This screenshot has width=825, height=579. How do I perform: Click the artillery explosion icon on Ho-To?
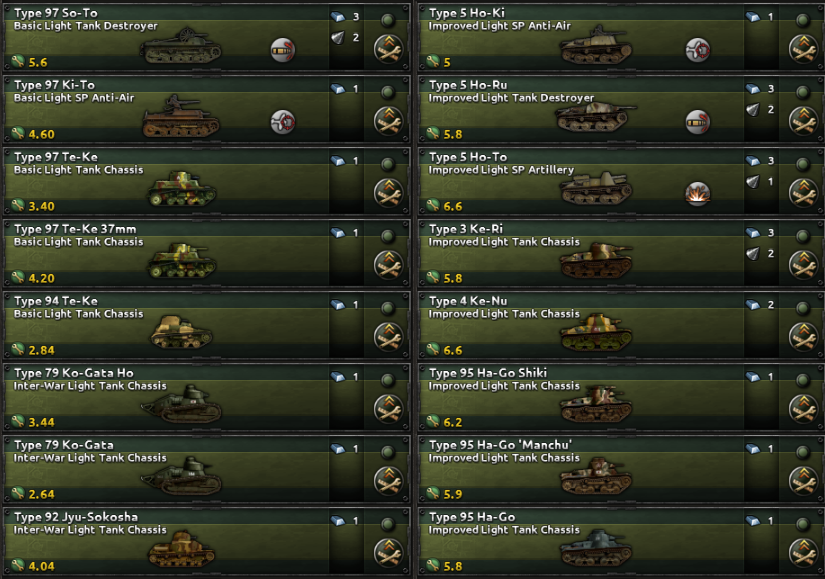pos(698,193)
